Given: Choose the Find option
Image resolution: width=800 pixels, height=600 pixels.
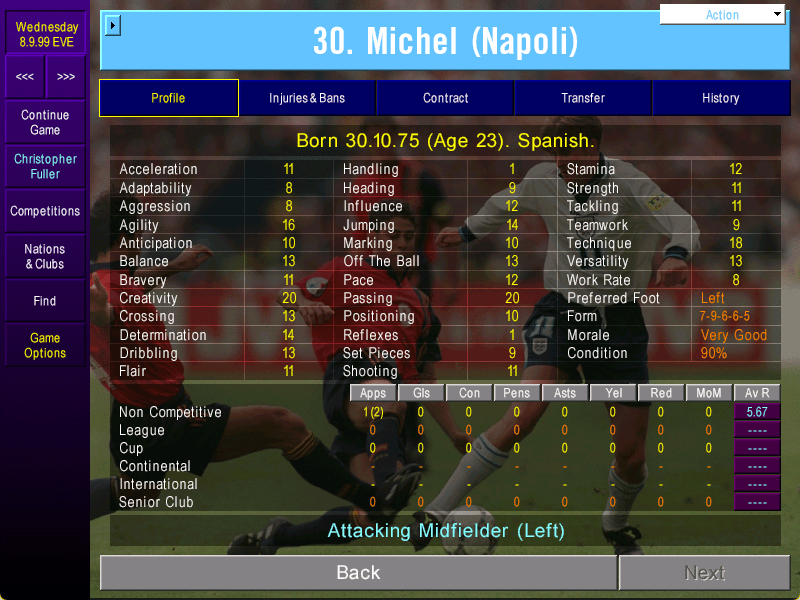Looking at the screenshot, I should (x=45, y=301).
